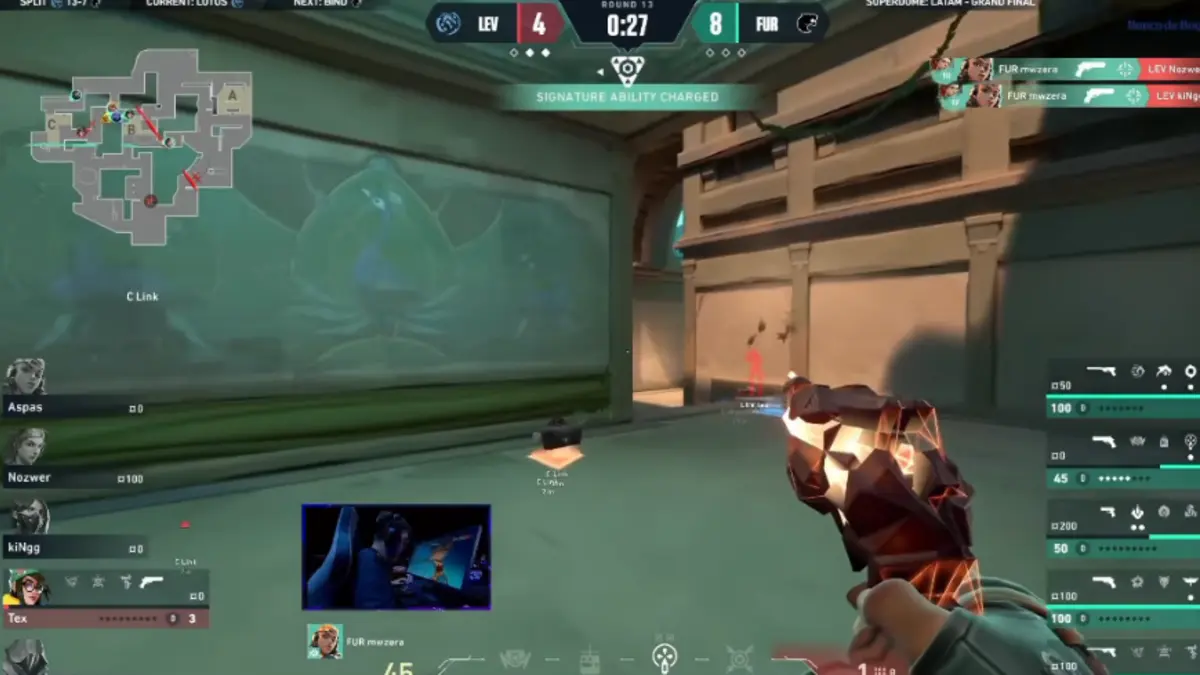
Task: Select the FUR mwzera agent portrait
Action: click(325, 641)
